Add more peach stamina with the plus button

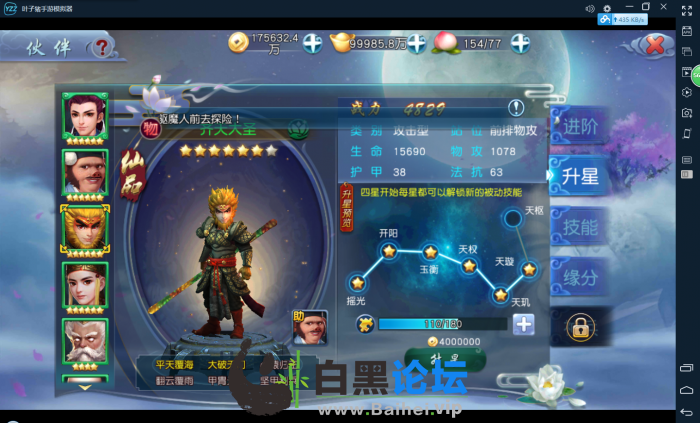coord(520,42)
